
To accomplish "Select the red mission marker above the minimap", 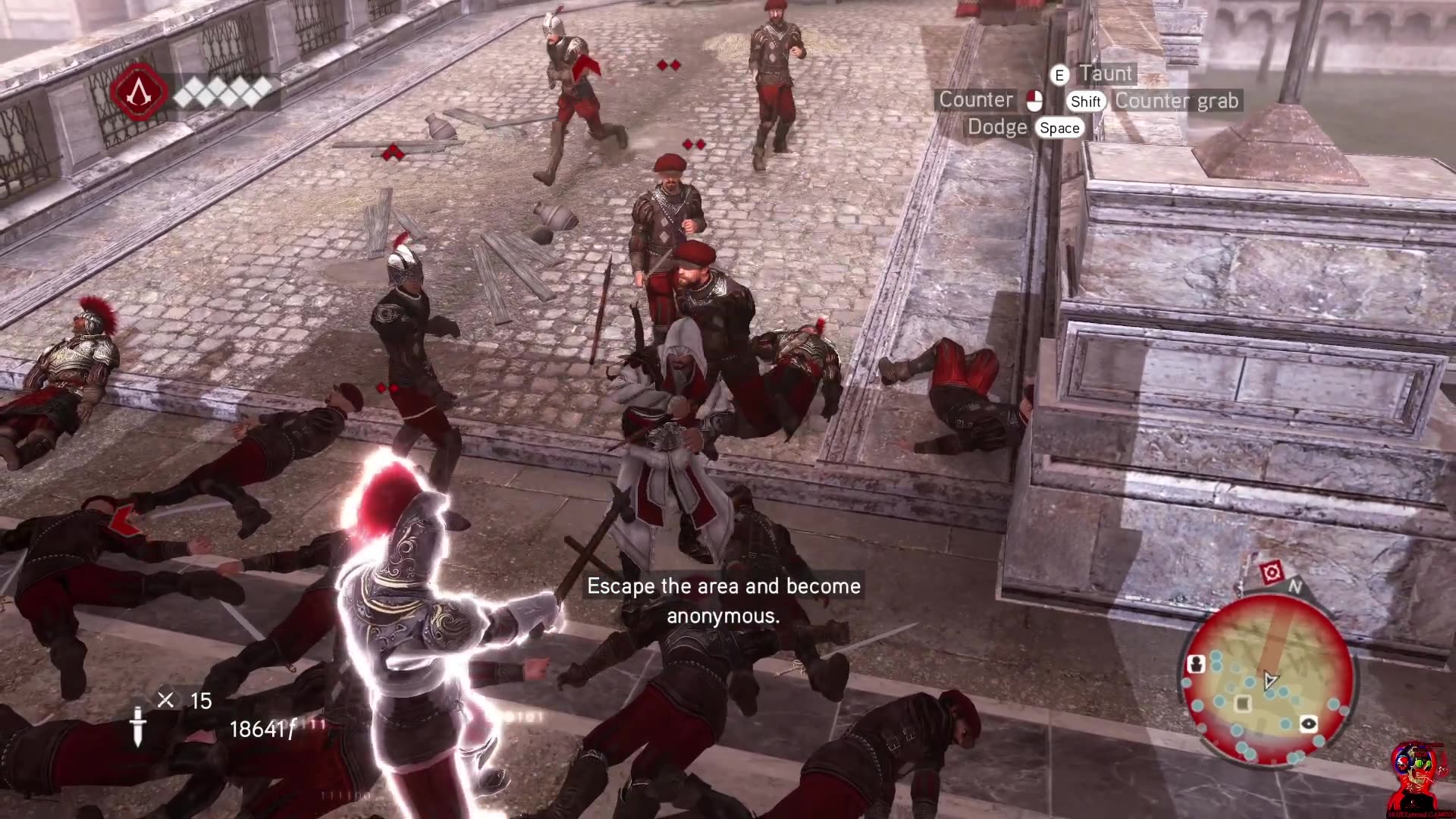I will tap(1271, 571).
